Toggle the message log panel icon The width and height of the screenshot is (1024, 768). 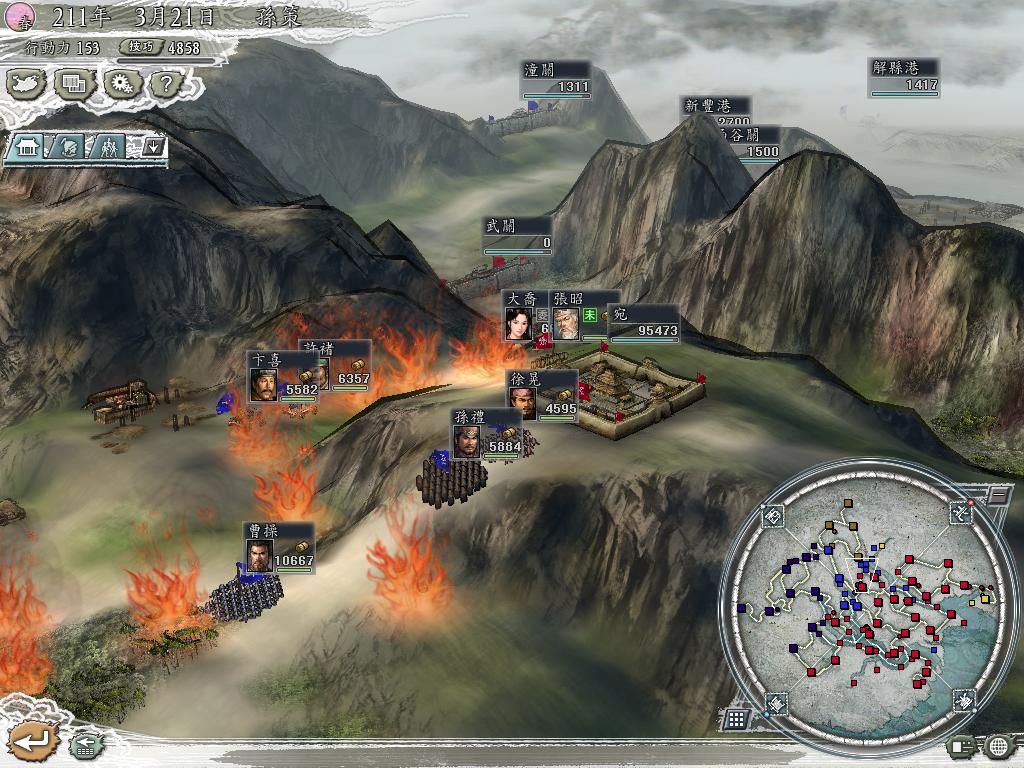(x=962, y=745)
